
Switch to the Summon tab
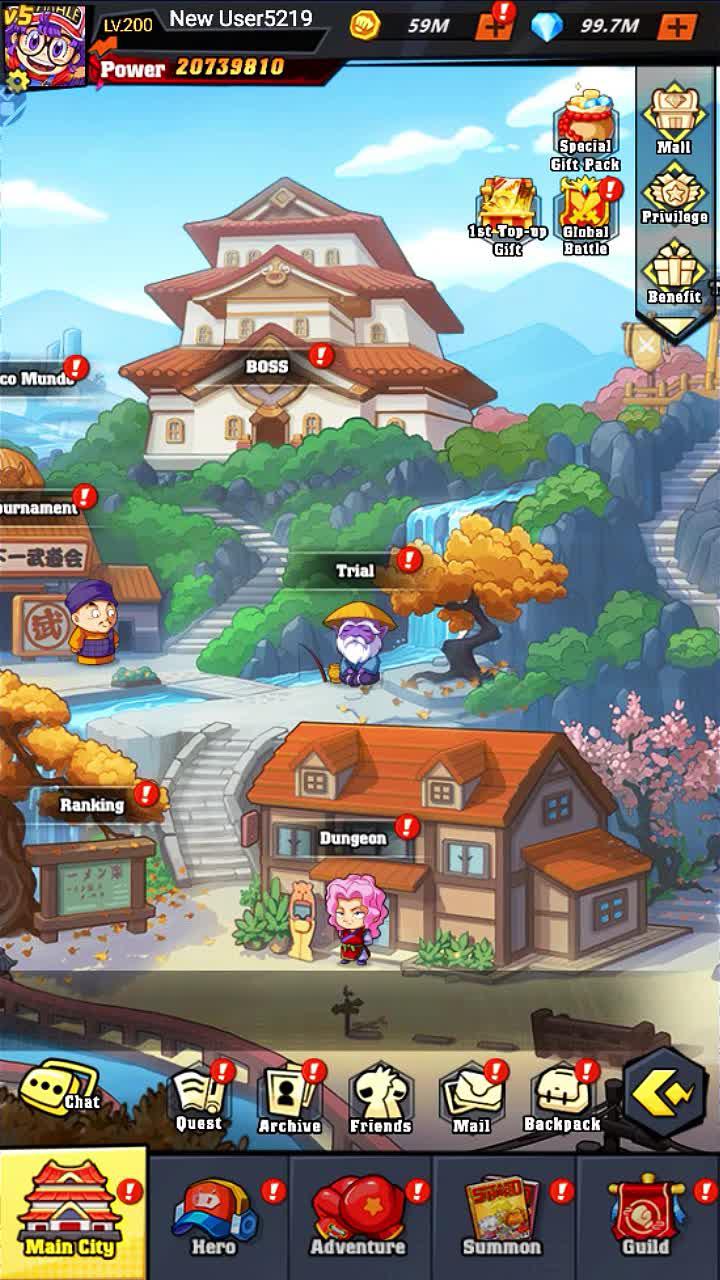pyautogui.click(x=502, y=1217)
